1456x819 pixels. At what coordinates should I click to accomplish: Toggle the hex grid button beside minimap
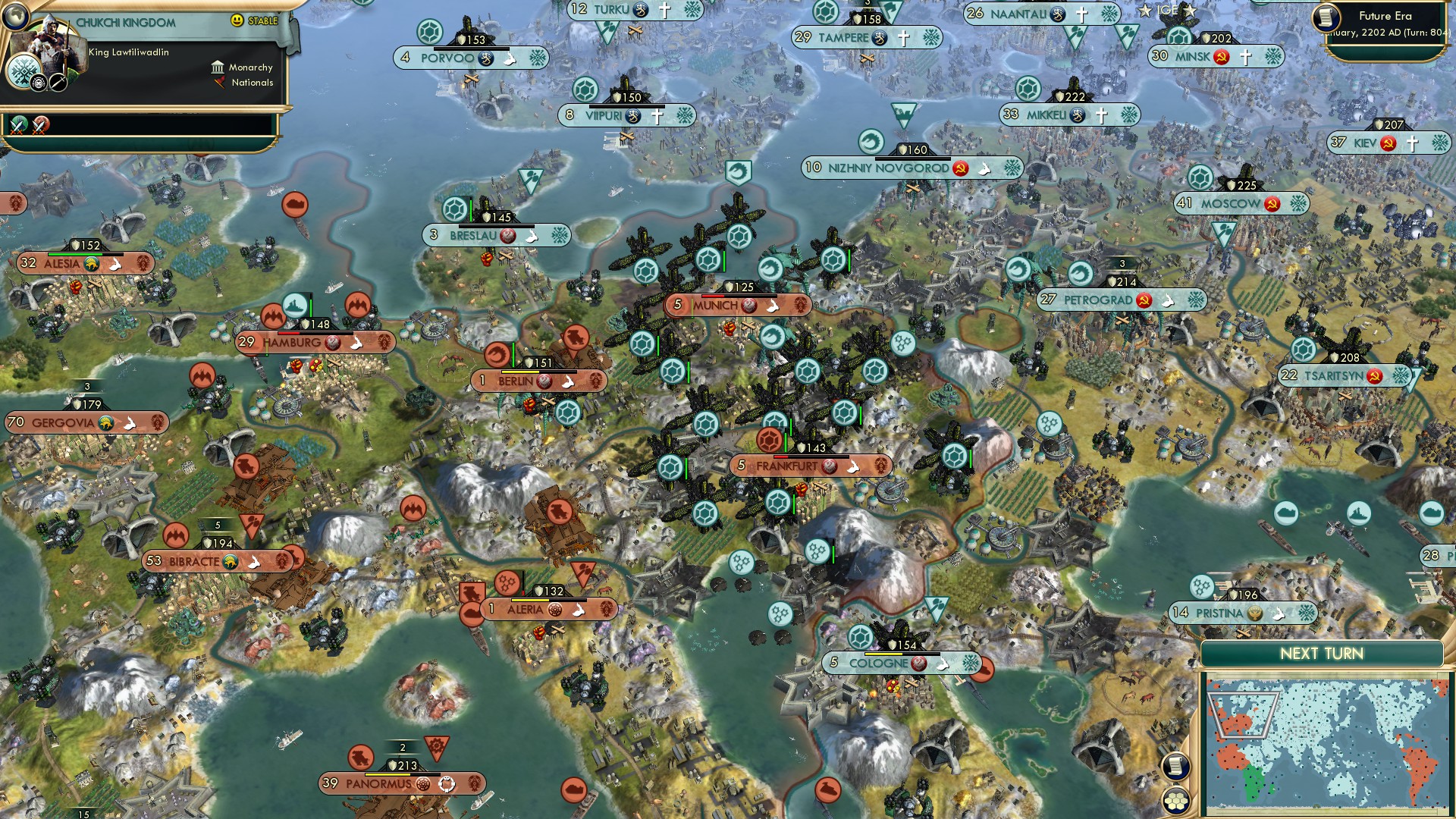tap(1175, 800)
